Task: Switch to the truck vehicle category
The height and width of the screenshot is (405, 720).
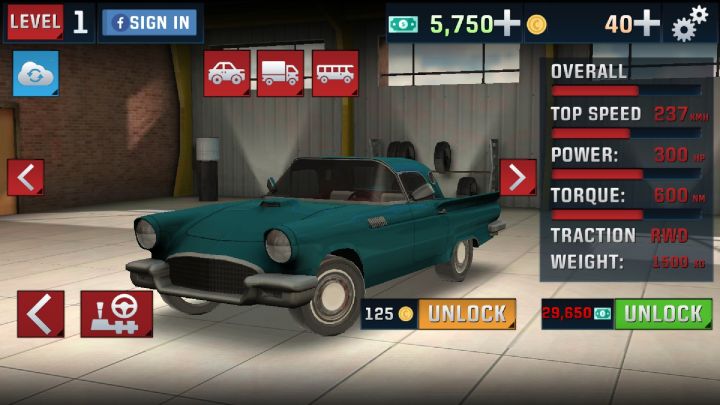Action: (x=281, y=73)
